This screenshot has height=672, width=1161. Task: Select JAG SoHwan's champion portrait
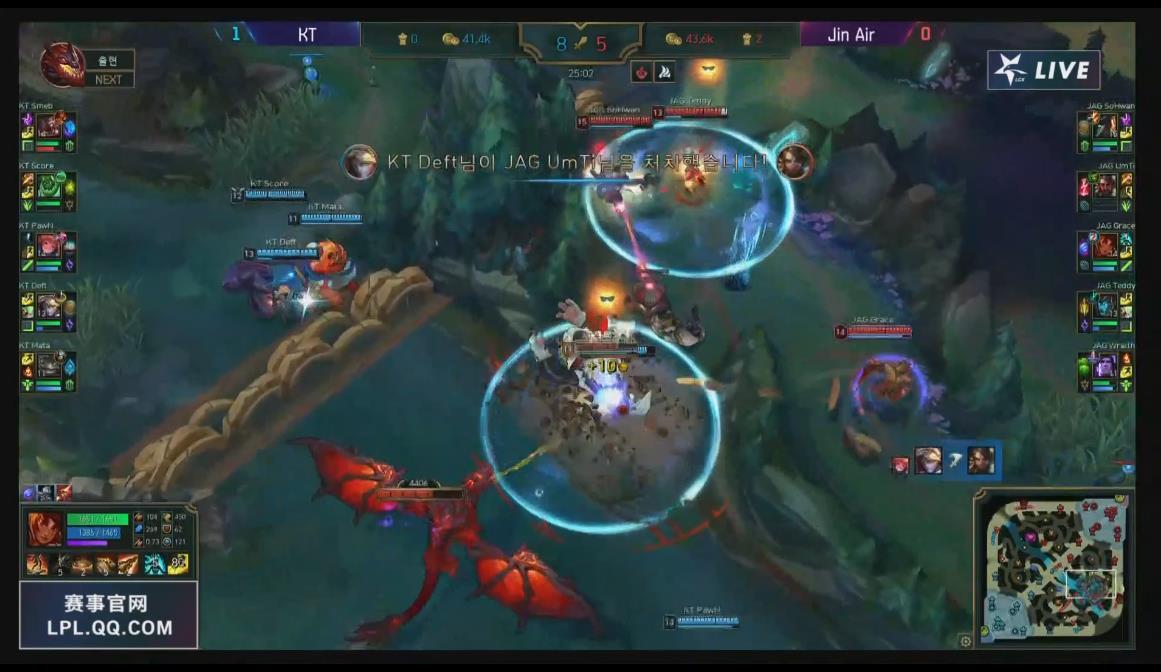1105,126
